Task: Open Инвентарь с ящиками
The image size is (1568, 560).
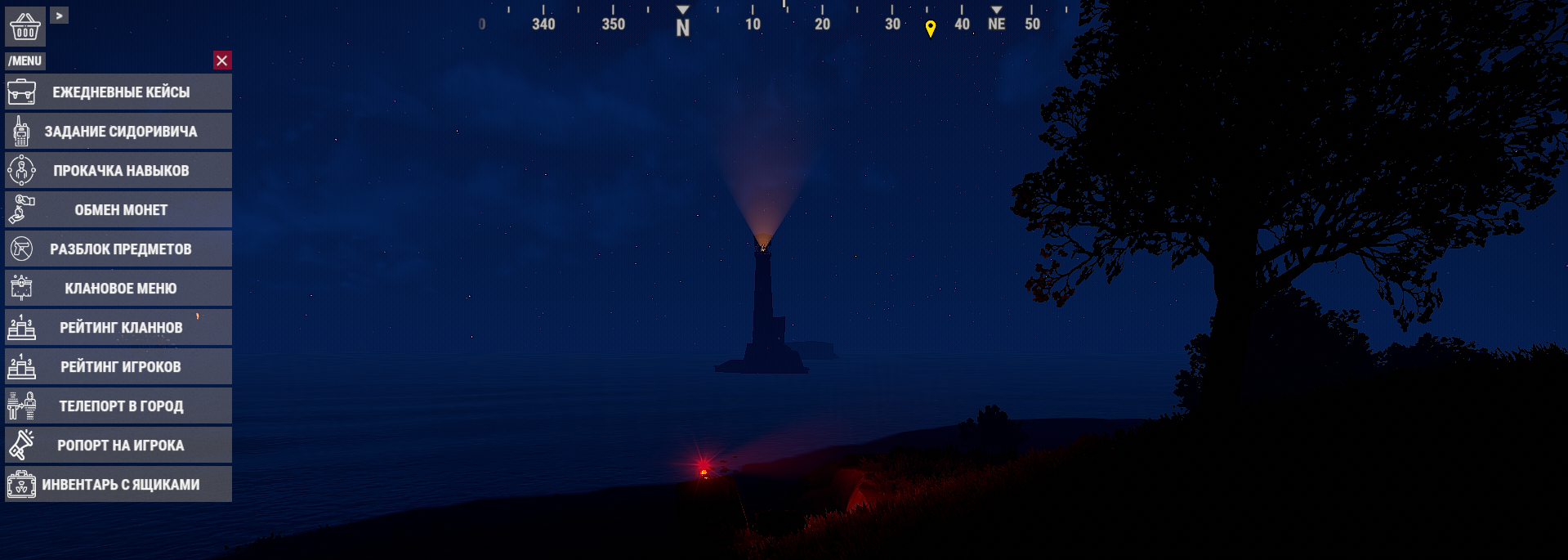Action: (x=118, y=484)
